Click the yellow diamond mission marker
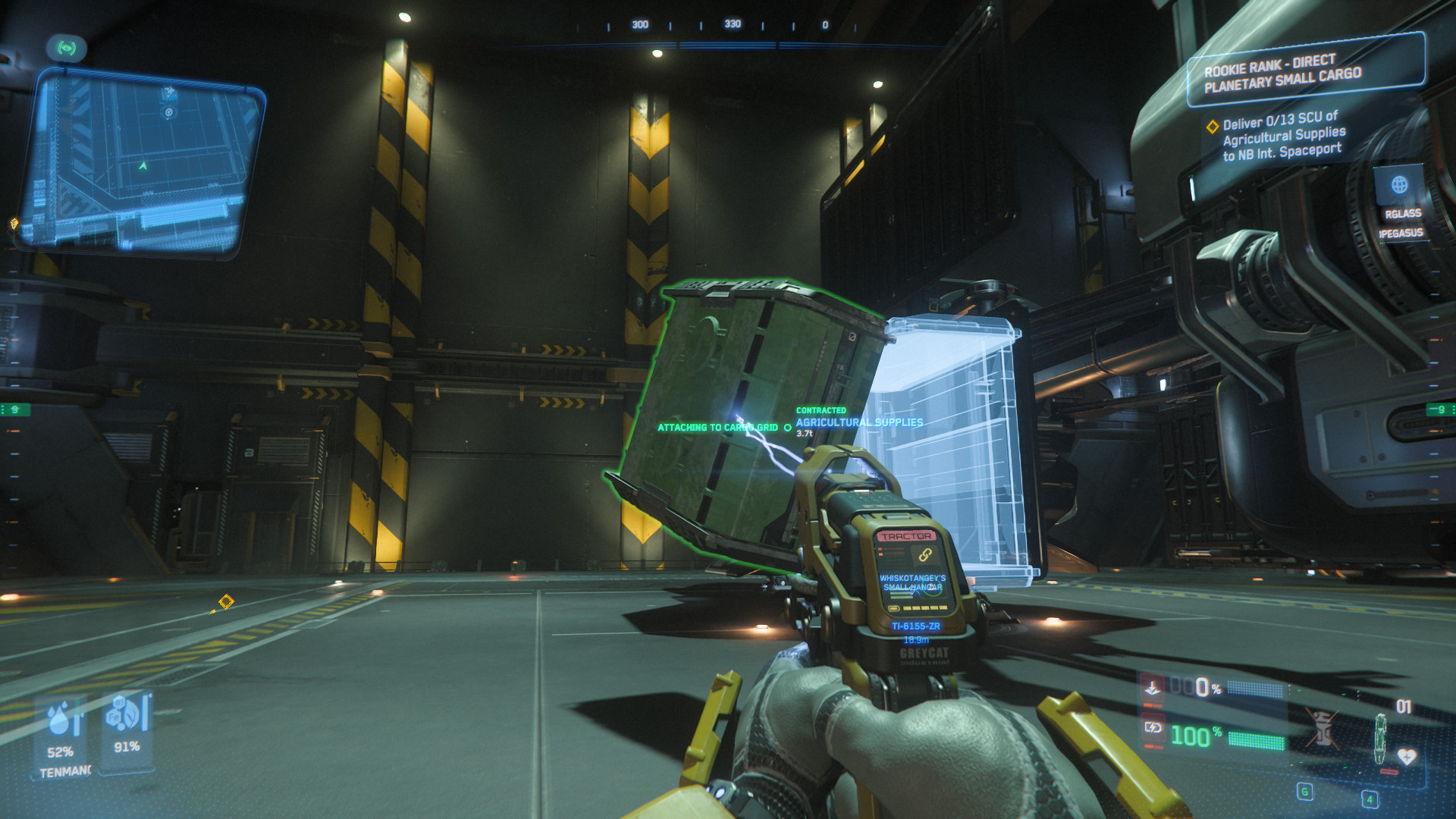The image size is (1456, 819). click(225, 603)
